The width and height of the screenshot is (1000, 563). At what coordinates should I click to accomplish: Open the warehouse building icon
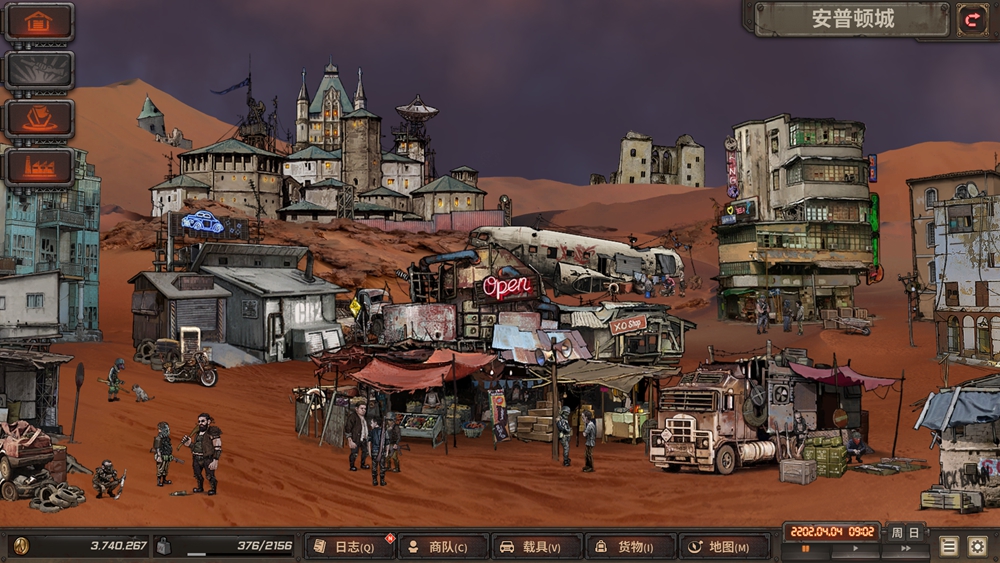pos(39,22)
